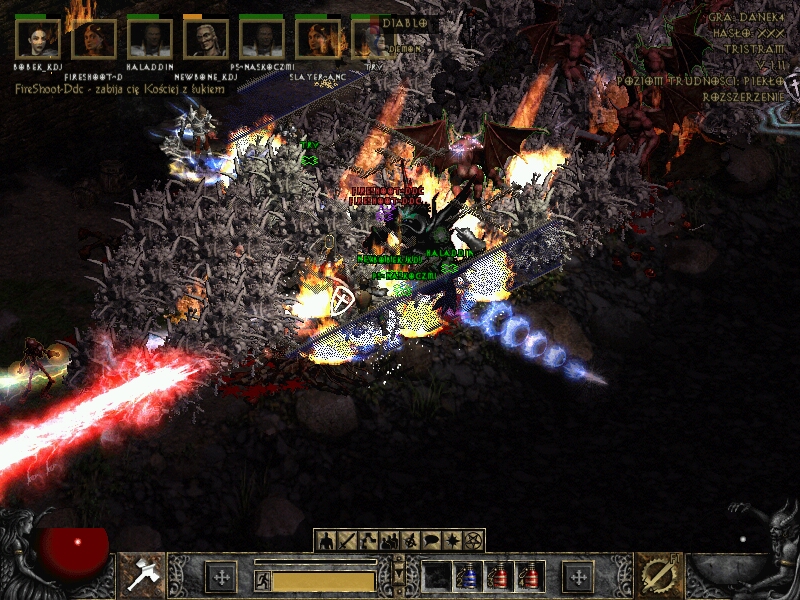Image resolution: width=800 pixels, height=600 pixels.
Task: Open the game menu pentagram icon
Action: [x=473, y=541]
